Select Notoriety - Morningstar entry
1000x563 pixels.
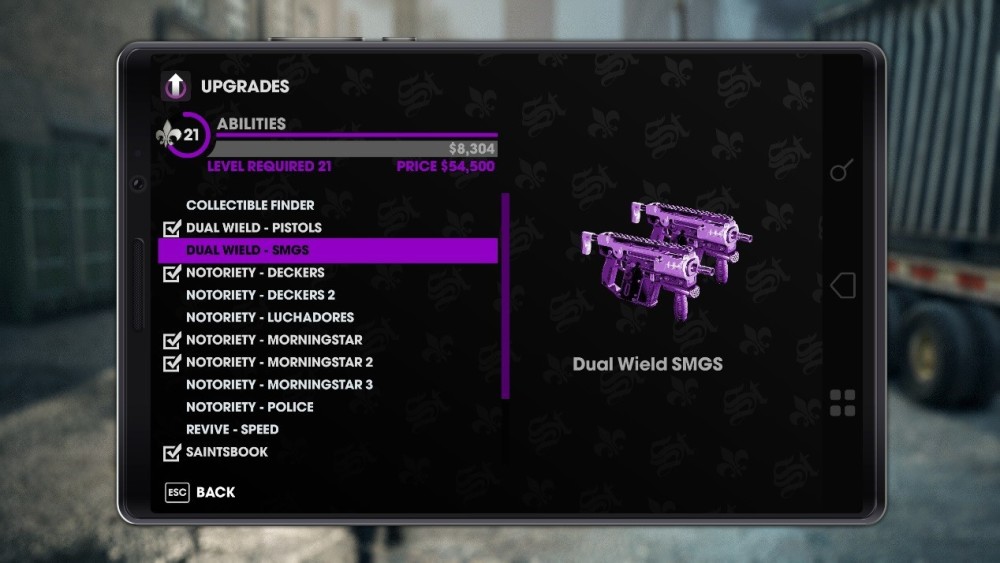coord(274,340)
